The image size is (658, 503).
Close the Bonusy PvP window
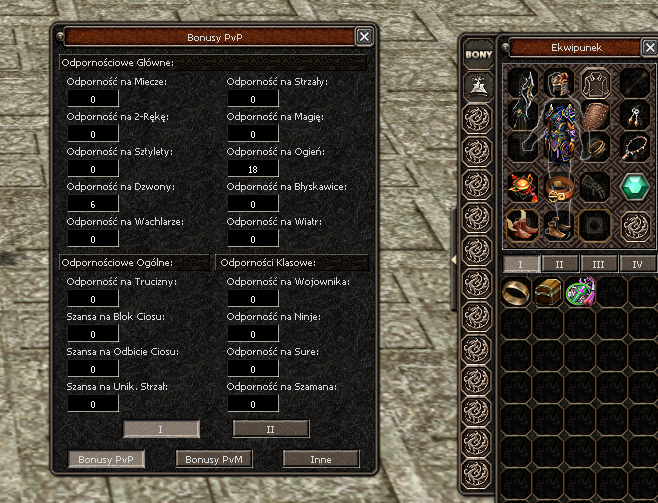[365, 36]
